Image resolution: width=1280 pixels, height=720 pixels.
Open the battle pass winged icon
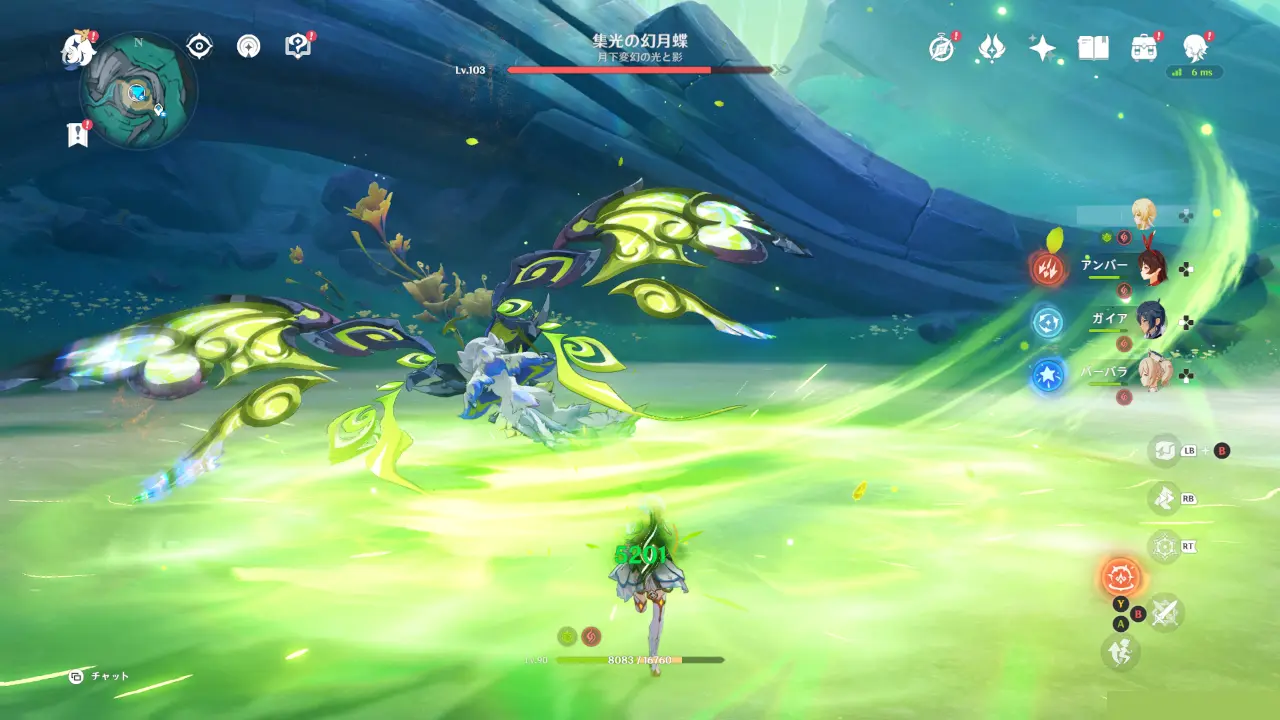[x=991, y=47]
